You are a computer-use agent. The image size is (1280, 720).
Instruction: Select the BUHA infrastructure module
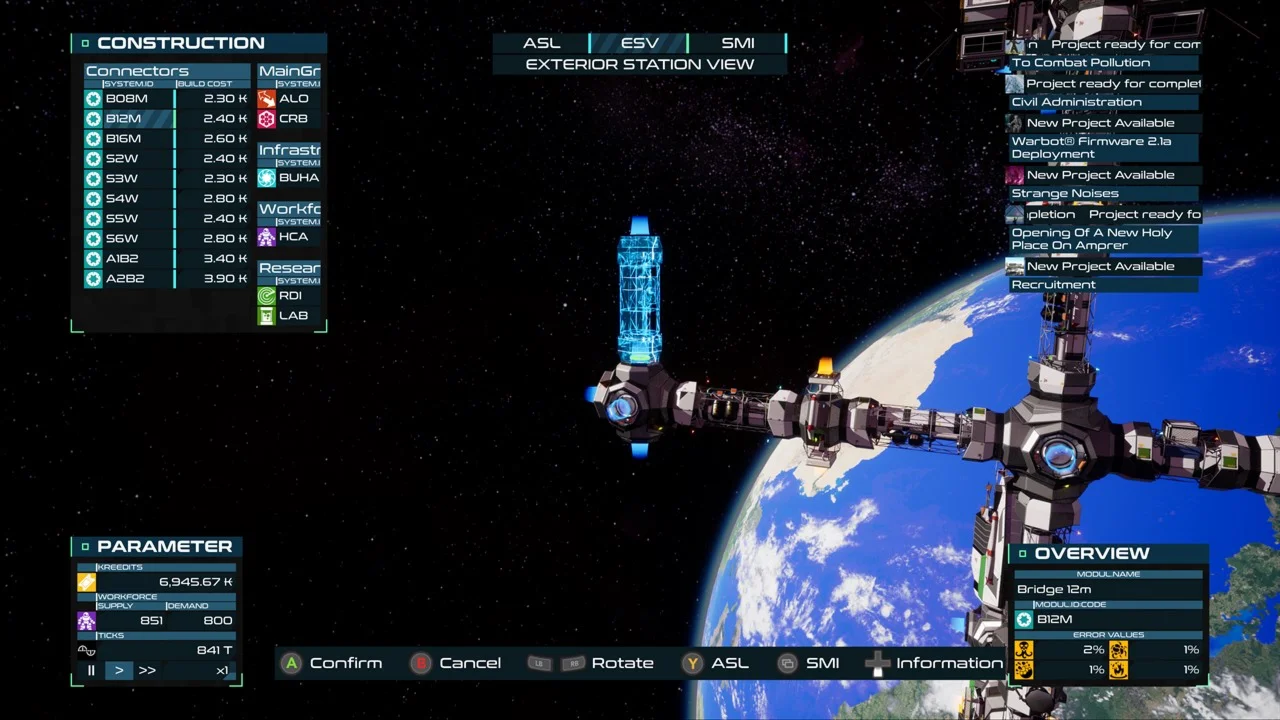pyautogui.click(x=298, y=178)
